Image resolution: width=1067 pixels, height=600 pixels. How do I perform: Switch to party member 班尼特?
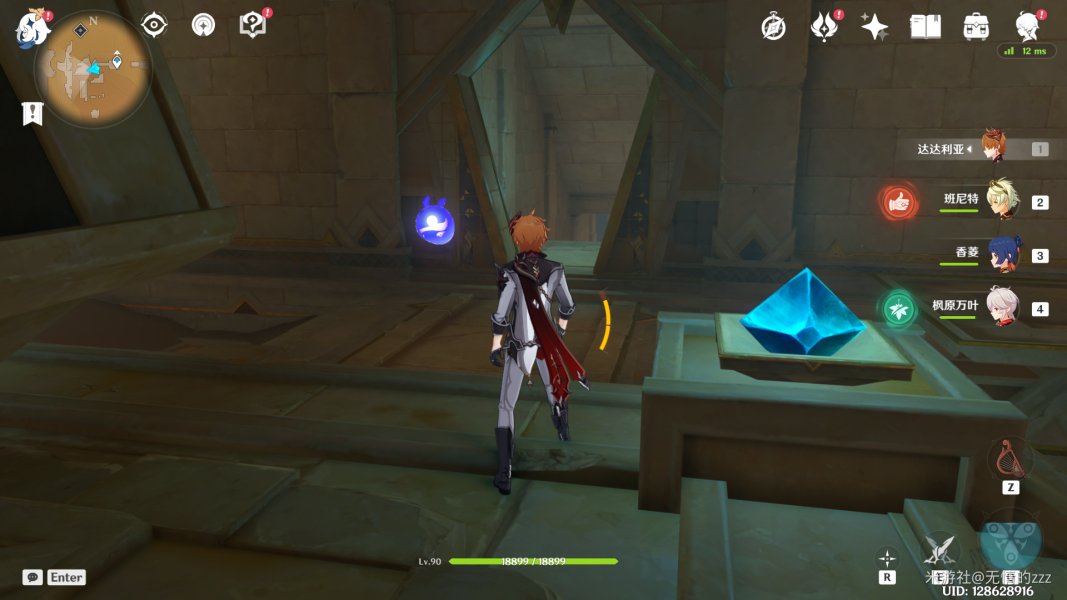pos(1002,200)
